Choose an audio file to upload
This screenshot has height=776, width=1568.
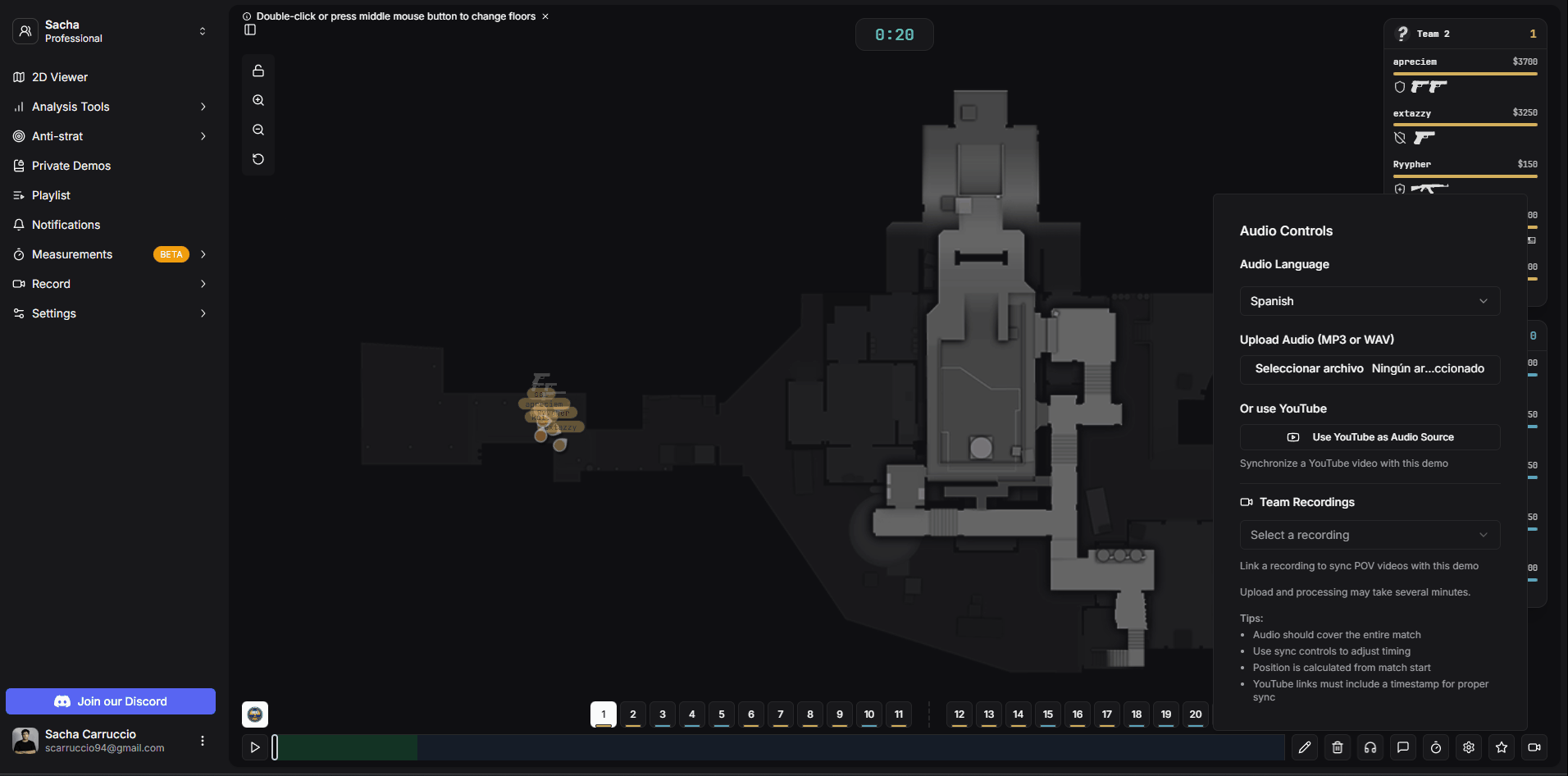1310,369
